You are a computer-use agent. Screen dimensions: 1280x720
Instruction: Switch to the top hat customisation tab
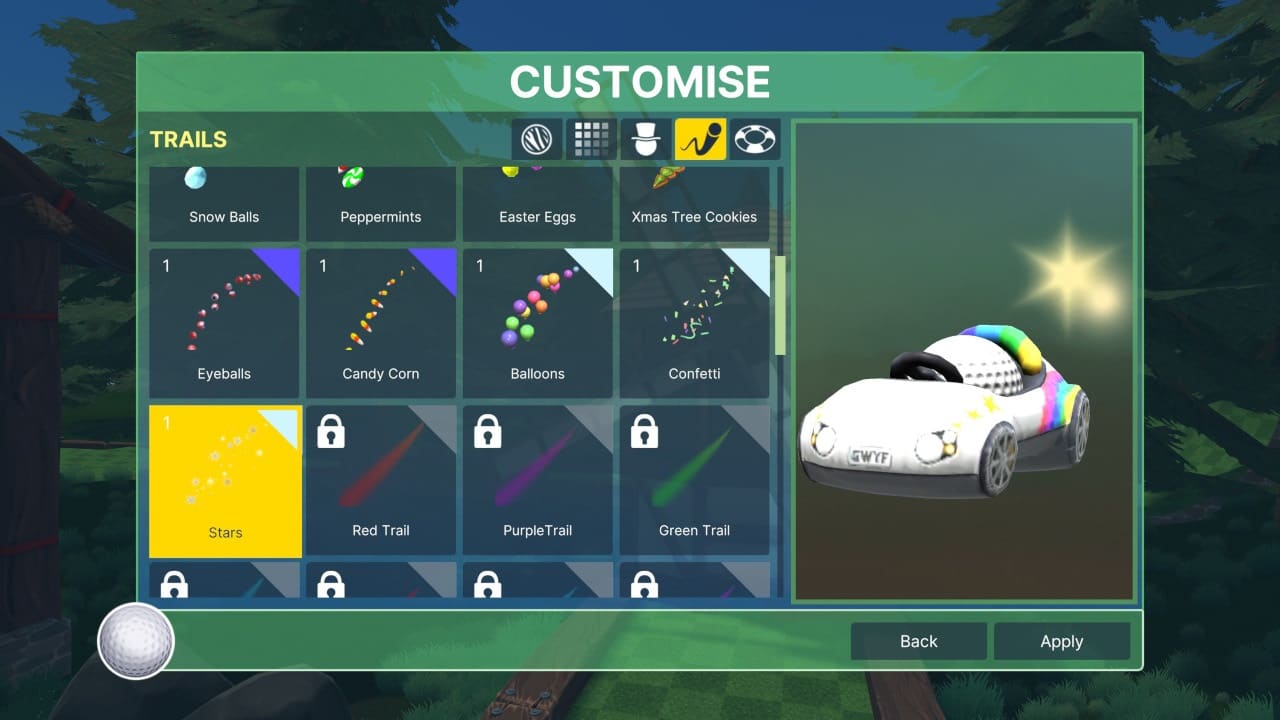[x=646, y=139]
